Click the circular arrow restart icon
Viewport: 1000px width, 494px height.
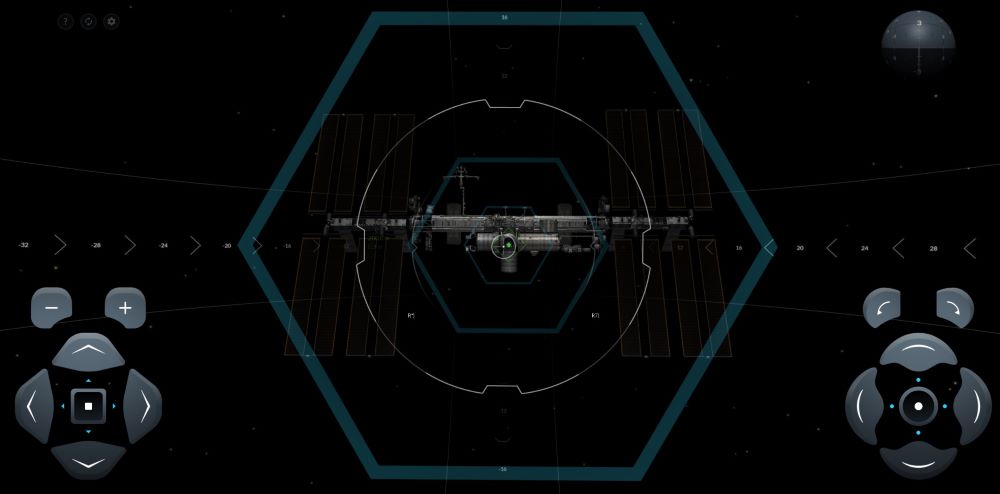click(x=88, y=21)
